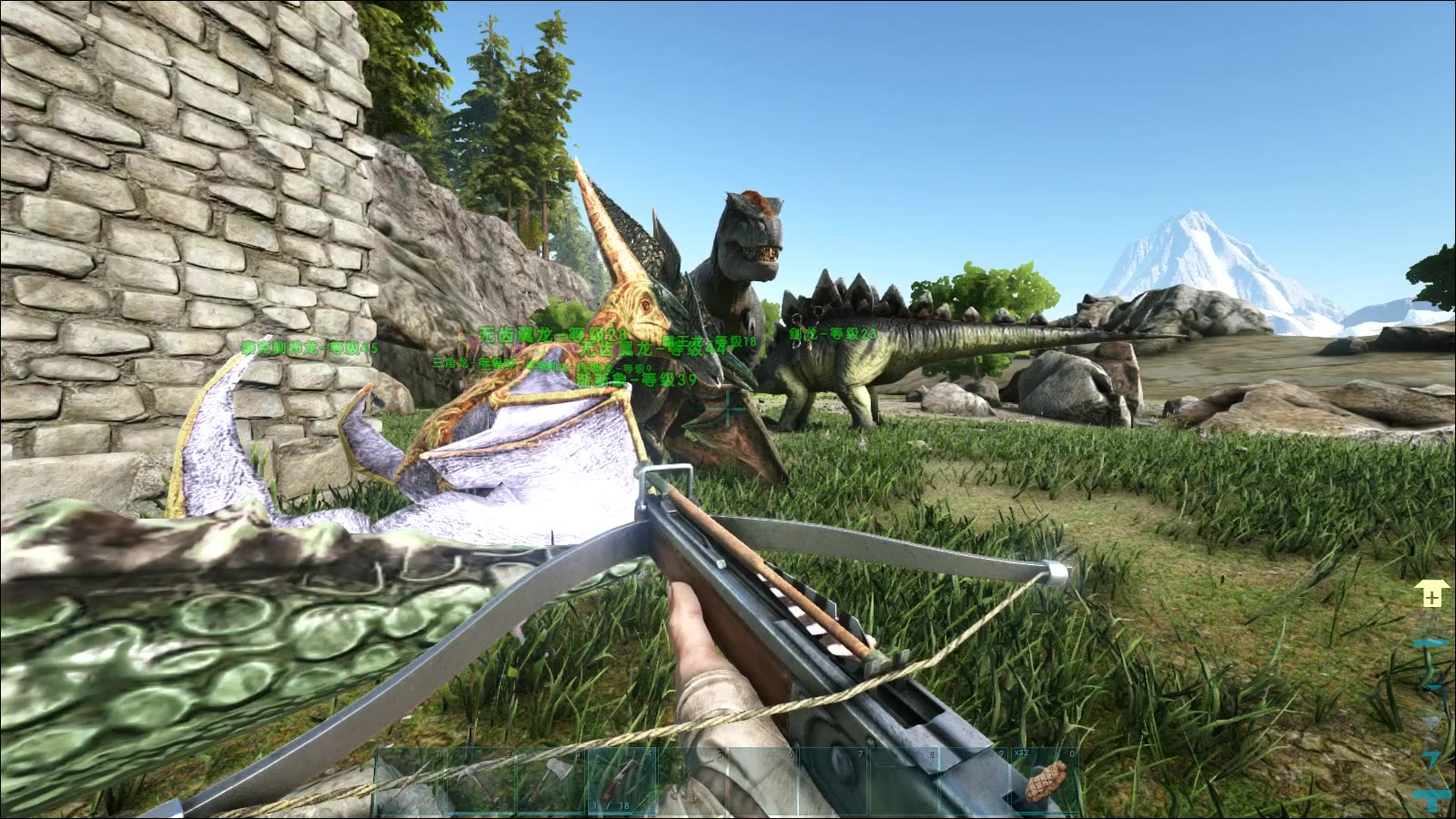Select the crossbow in hotbar slot 4
The width and height of the screenshot is (1456, 819).
(x=622, y=781)
